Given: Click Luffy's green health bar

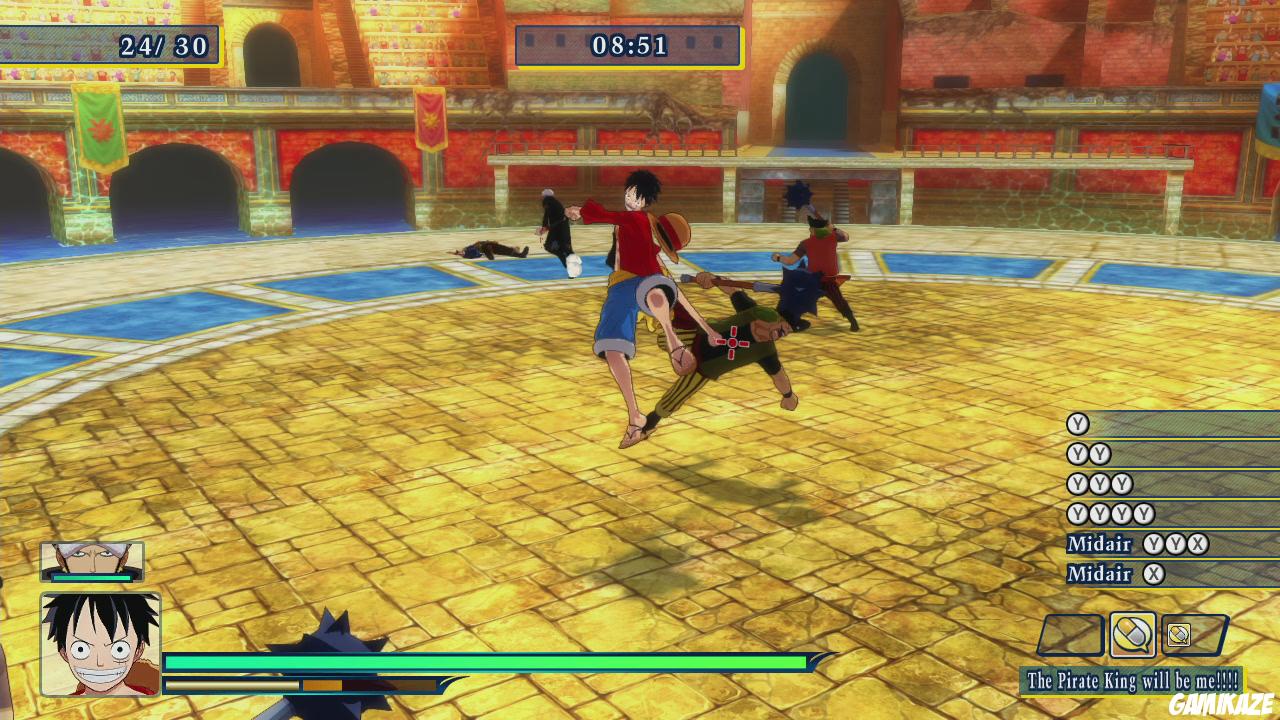Looking at the screenshot, I should [x=480, y=661].
